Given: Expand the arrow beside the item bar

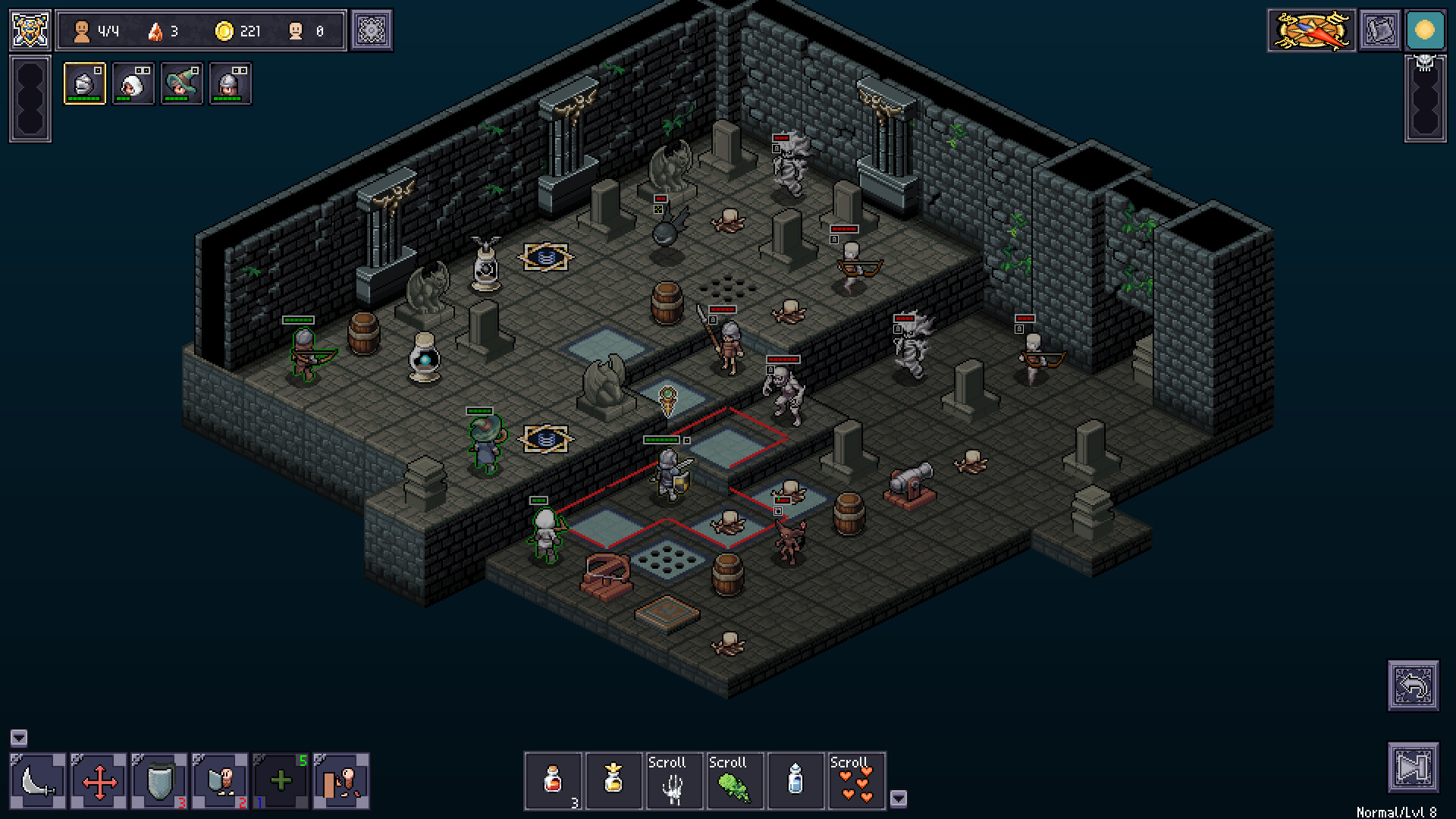Looking at the screenshot, I should [899, 798].
